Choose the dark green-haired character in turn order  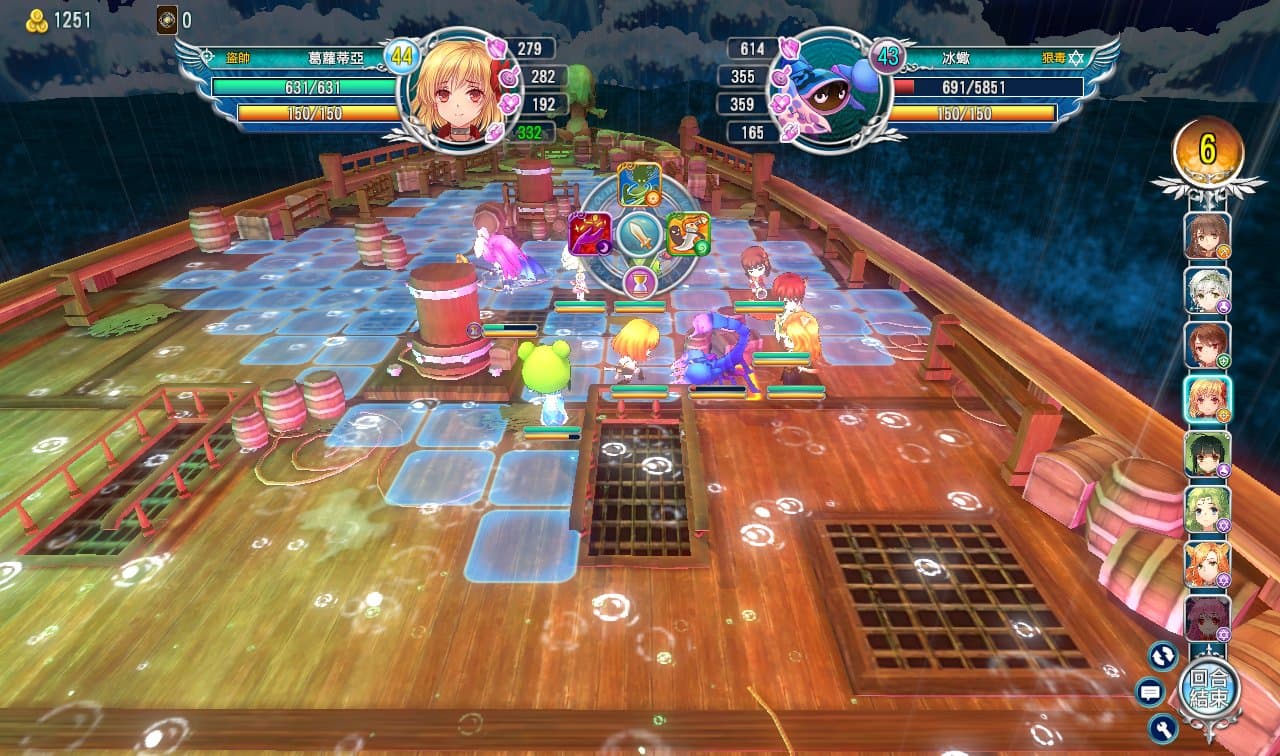(x=1207, y=455)
